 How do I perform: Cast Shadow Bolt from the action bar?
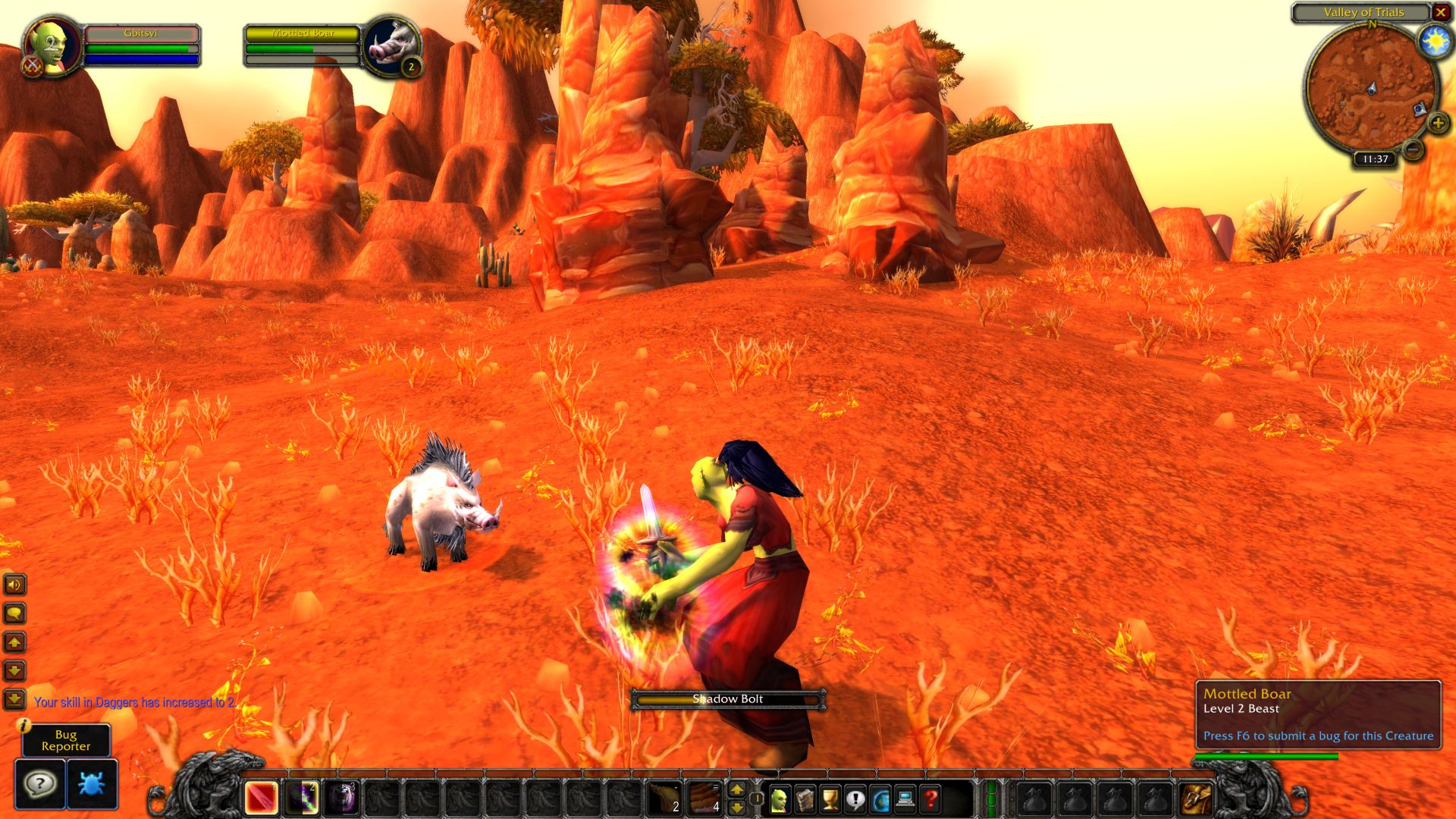tap(302, 798)
